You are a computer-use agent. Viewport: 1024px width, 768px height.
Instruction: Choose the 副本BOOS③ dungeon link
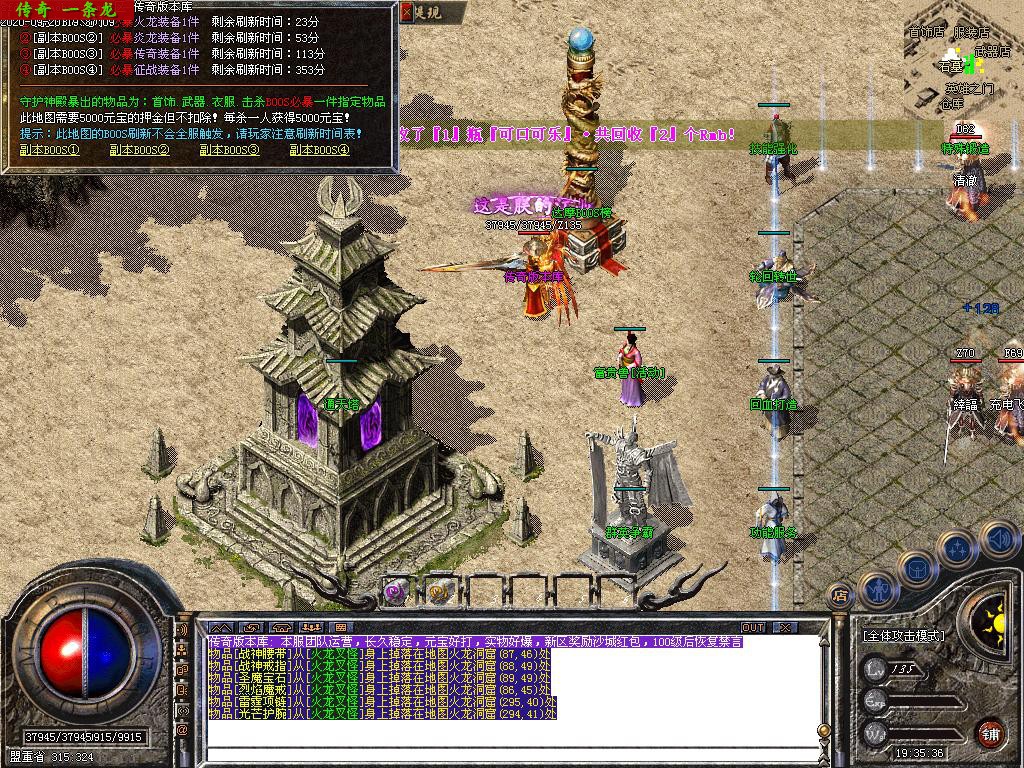(229, 150)
